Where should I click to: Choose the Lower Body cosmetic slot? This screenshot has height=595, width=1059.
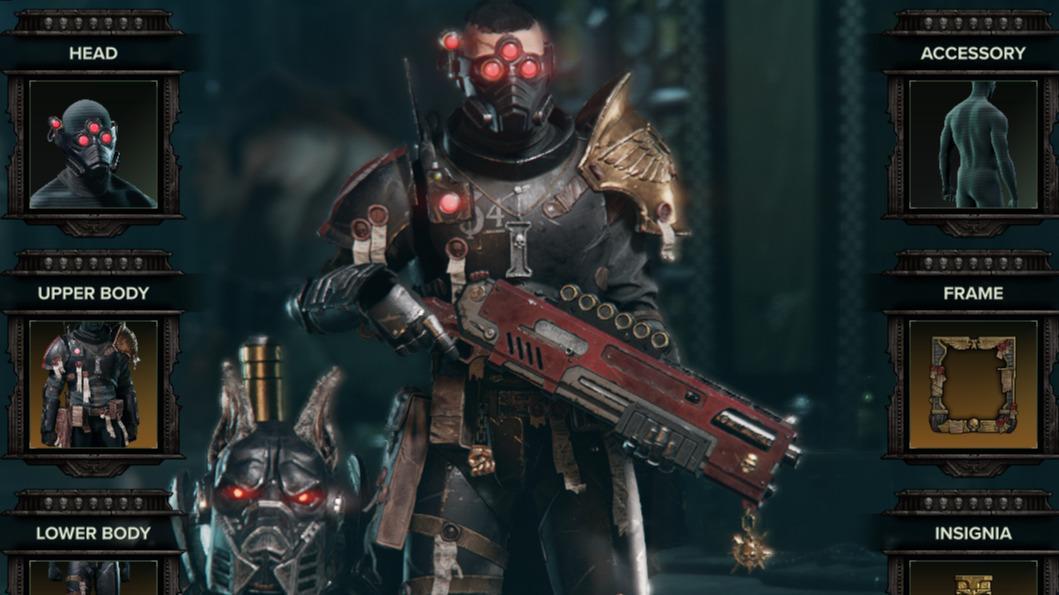pyautogui.click(x=93, y=576)
